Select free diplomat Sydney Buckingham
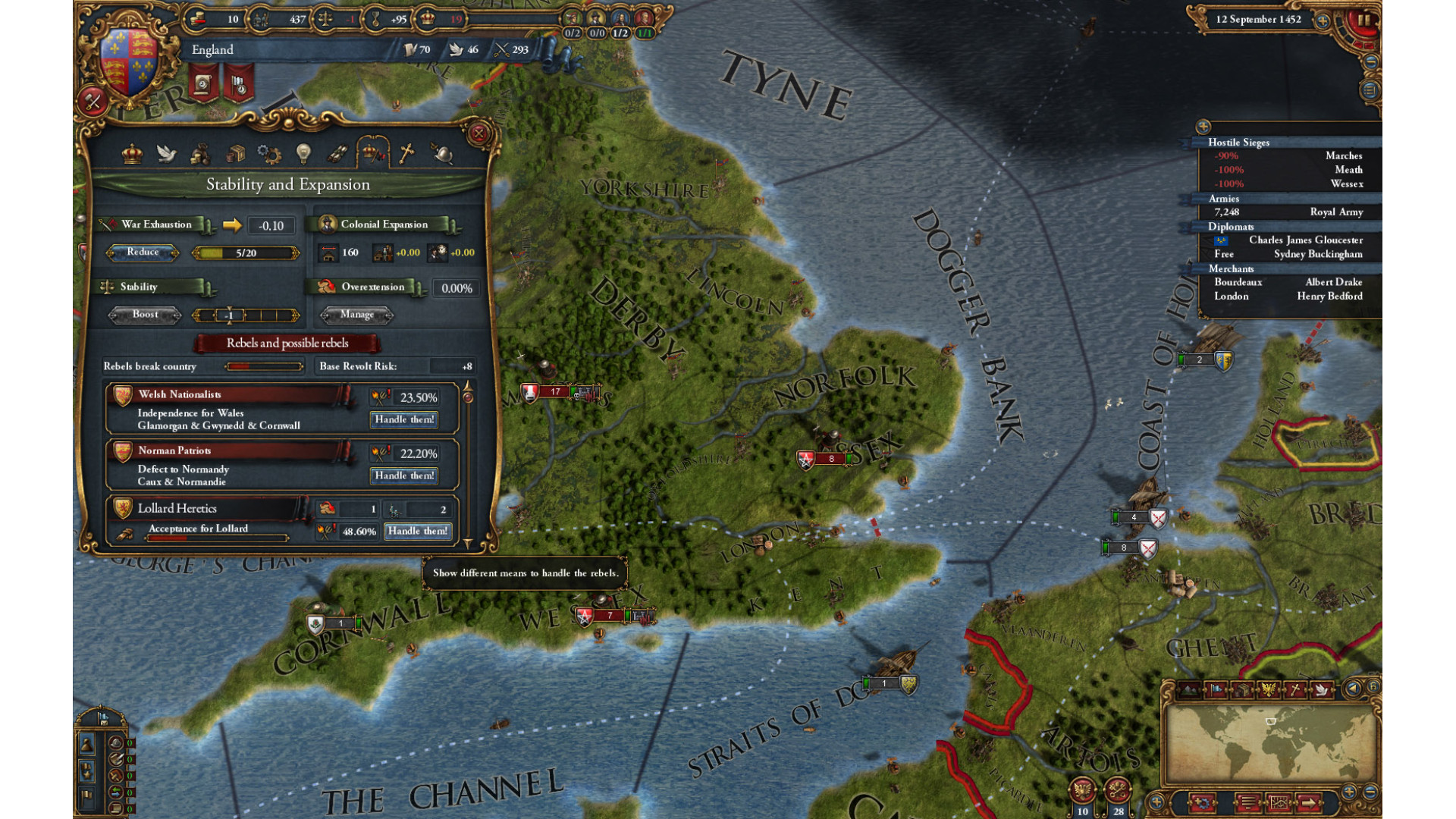Screen dimensions: 1456x819 [1317, 254]
